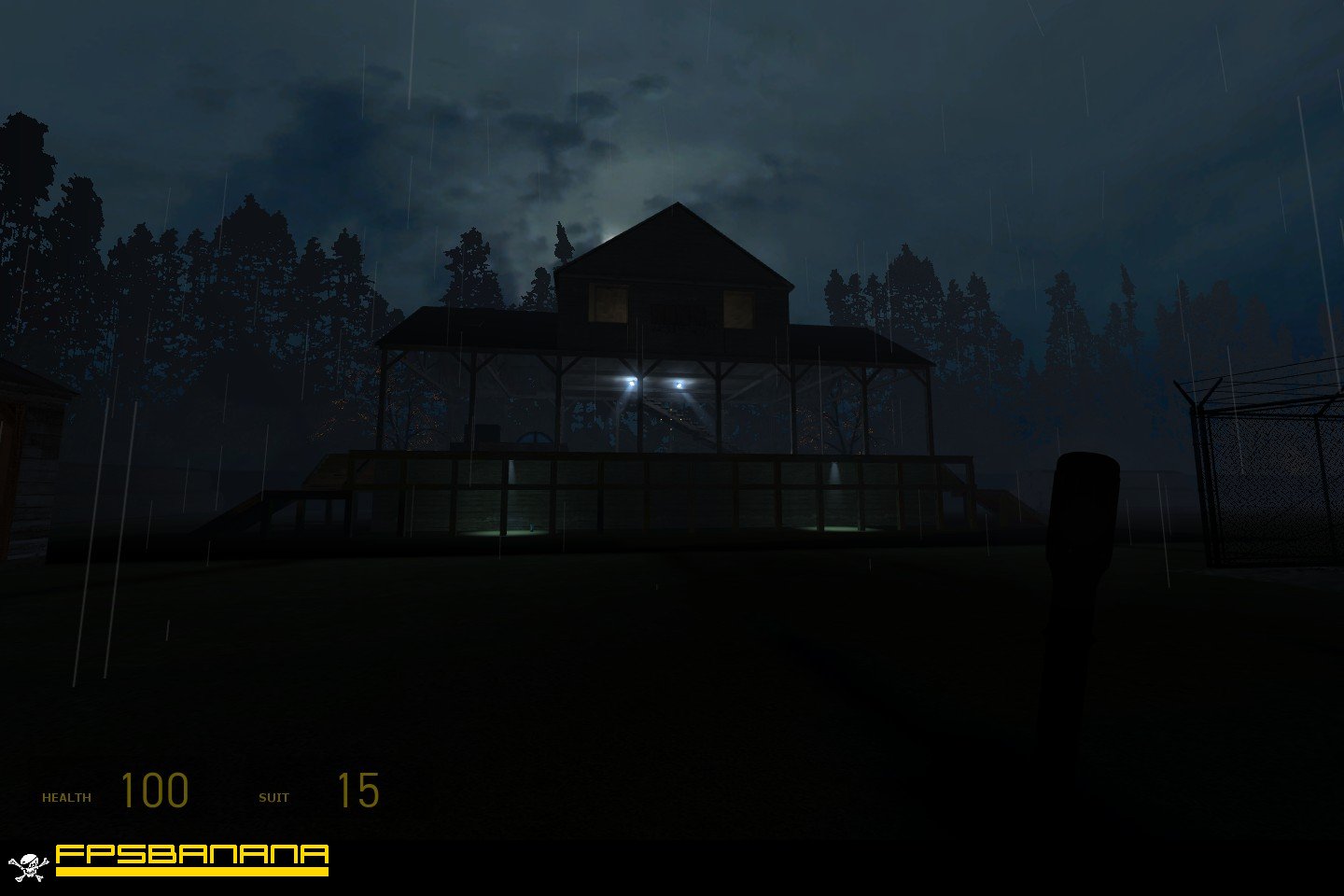Select the HEALTH indicator on the HUD

pos(67,796)
